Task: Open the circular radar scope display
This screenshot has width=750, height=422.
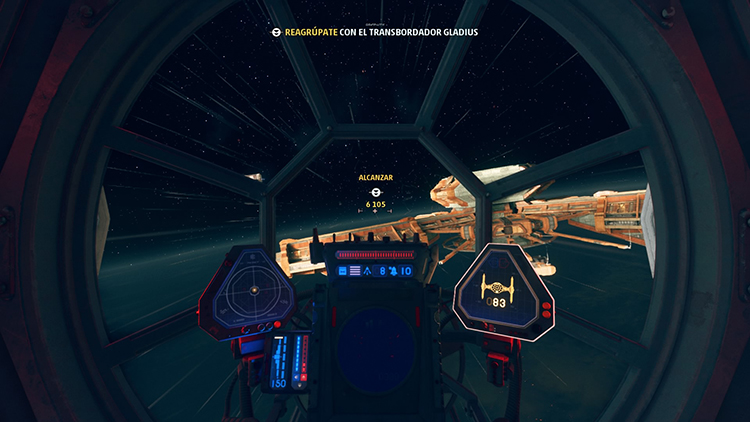Action: click(253, 290)
